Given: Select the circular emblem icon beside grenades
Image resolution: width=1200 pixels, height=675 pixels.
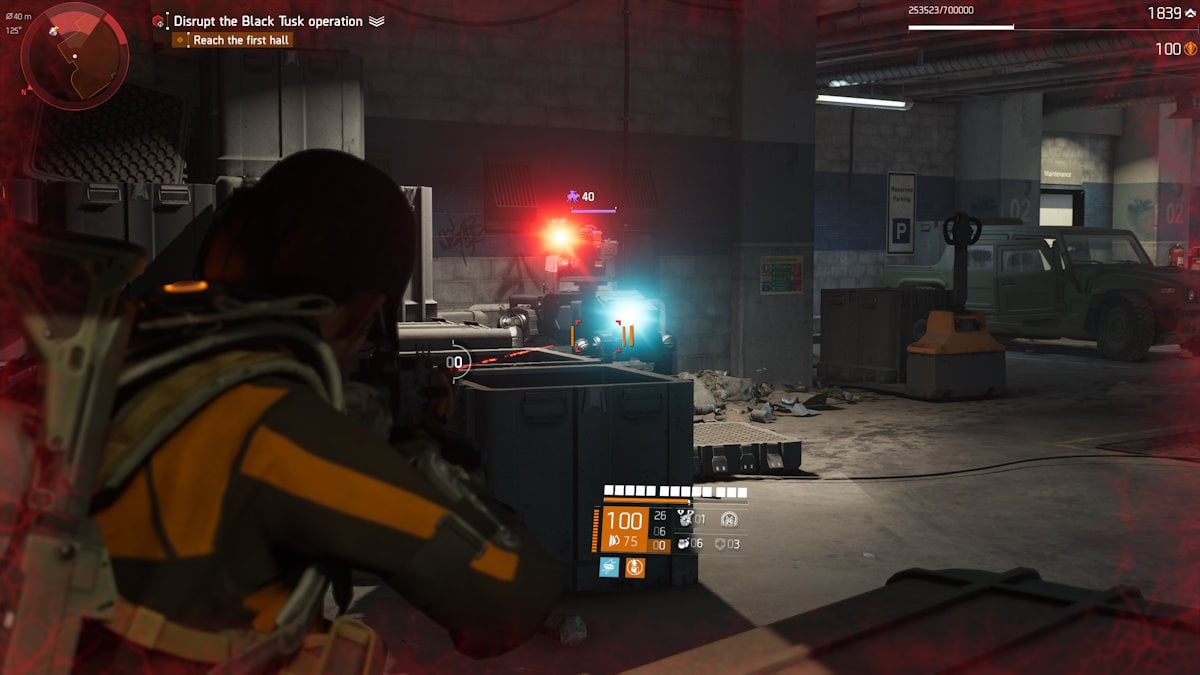Looking at the screenshot, I should click(729, 519).
